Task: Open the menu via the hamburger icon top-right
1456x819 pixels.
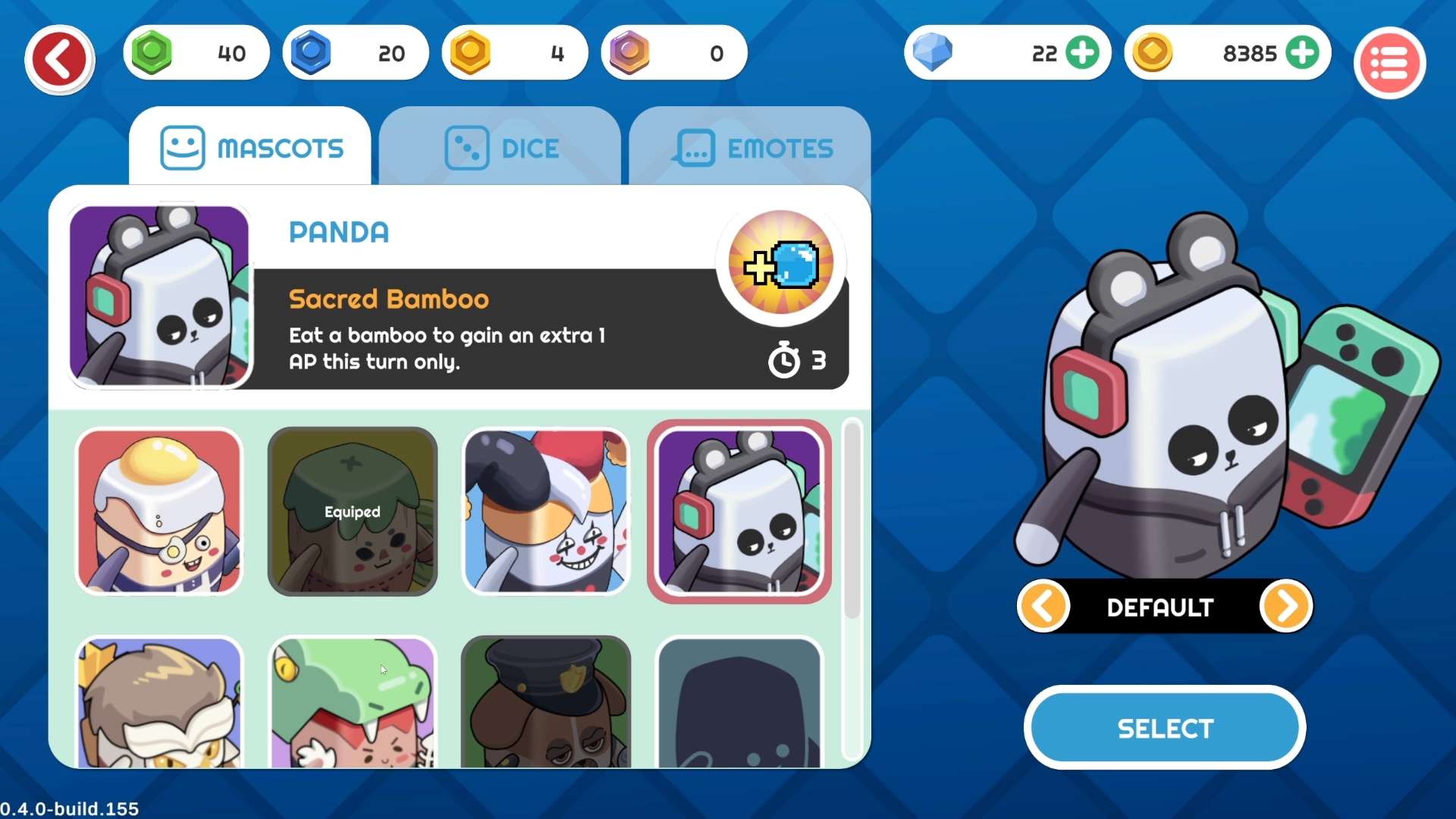Action: tap(1389, 62)
